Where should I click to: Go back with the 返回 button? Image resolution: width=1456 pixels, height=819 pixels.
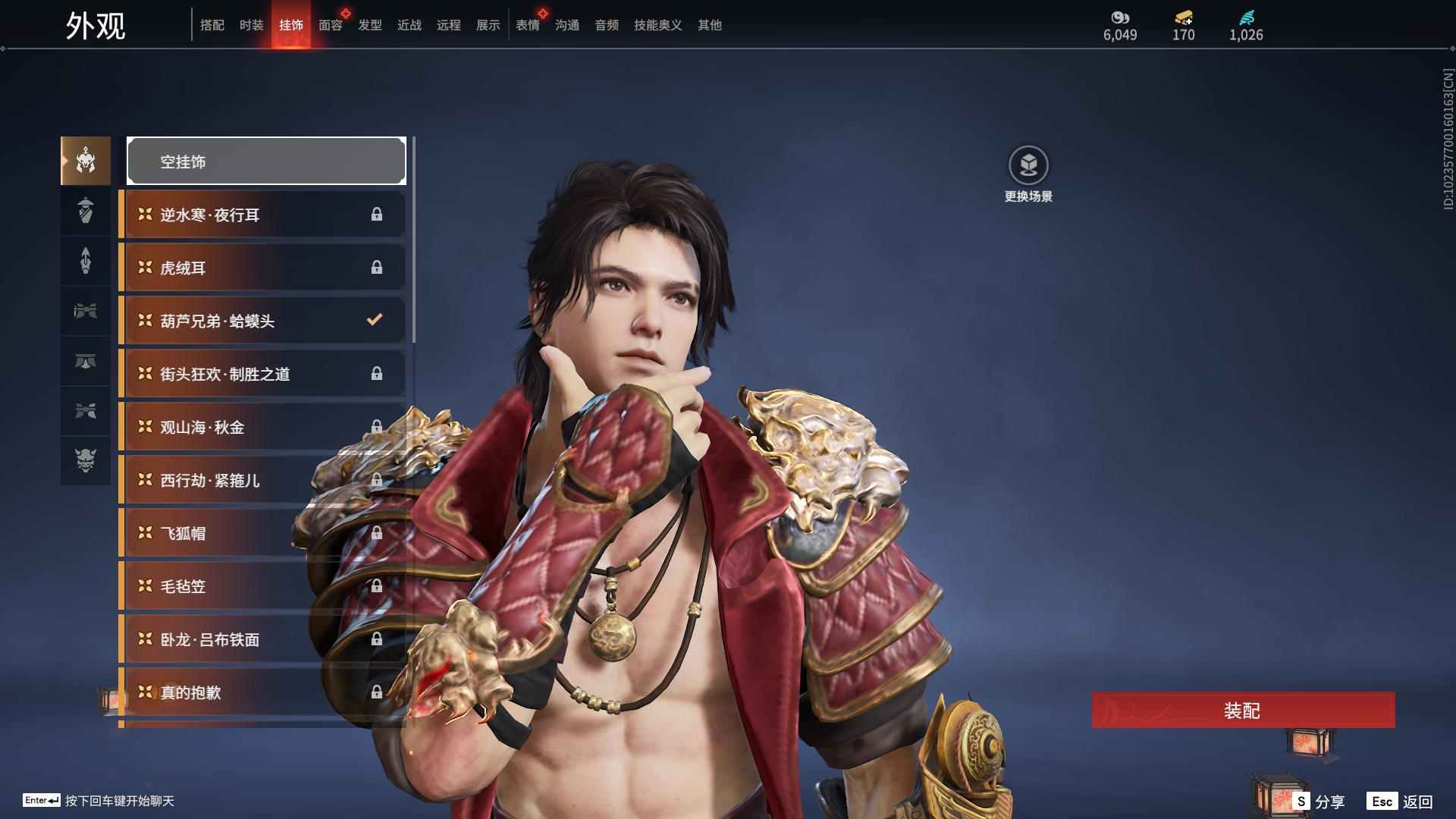tap(1401, 802)
